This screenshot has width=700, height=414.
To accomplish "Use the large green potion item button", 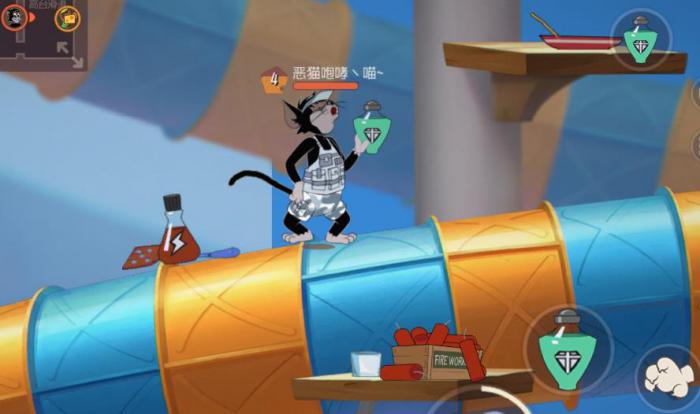I will (x=567, y=349).
